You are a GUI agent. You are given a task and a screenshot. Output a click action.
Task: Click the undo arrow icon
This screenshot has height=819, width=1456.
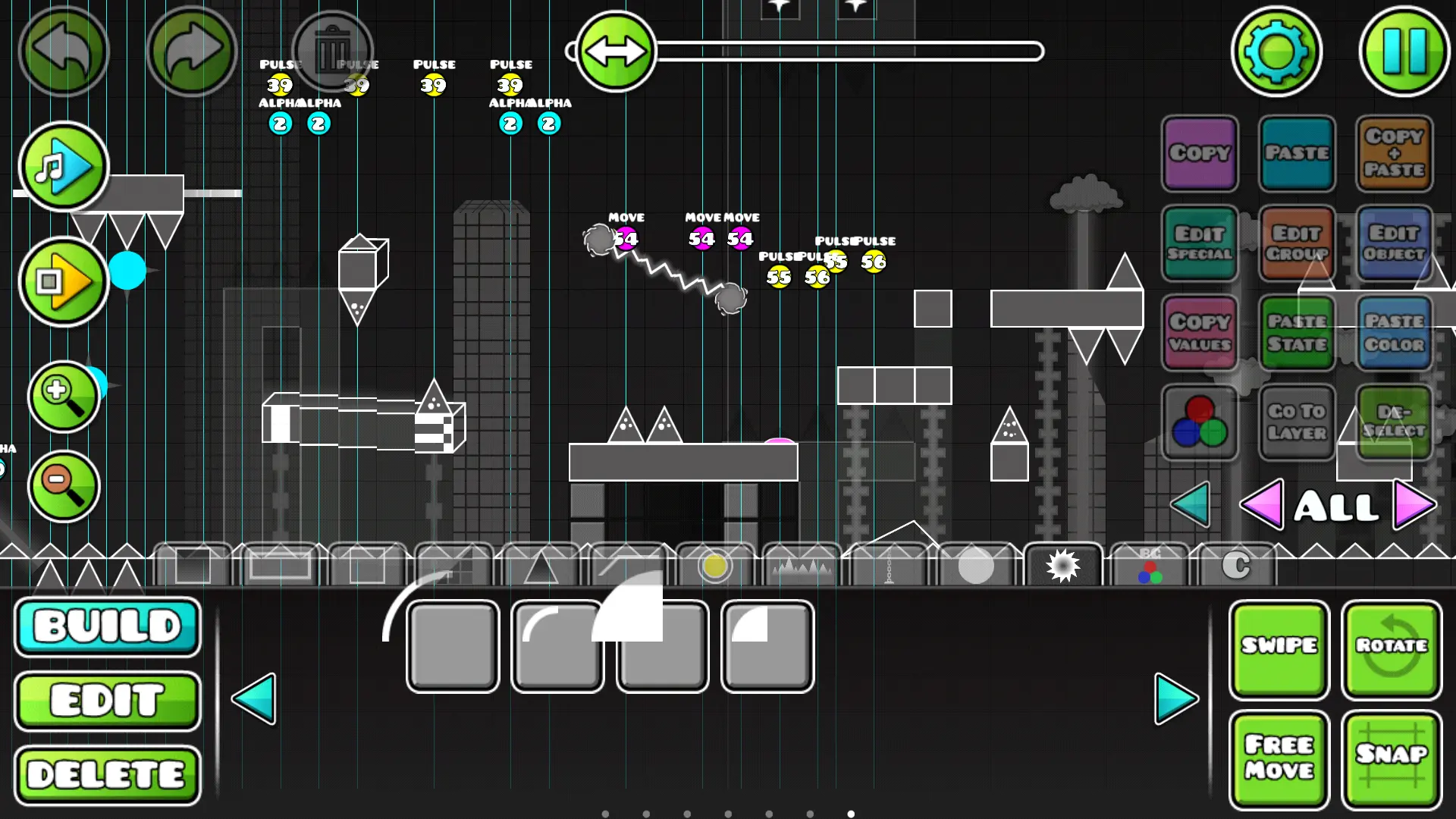pos(64,51)
